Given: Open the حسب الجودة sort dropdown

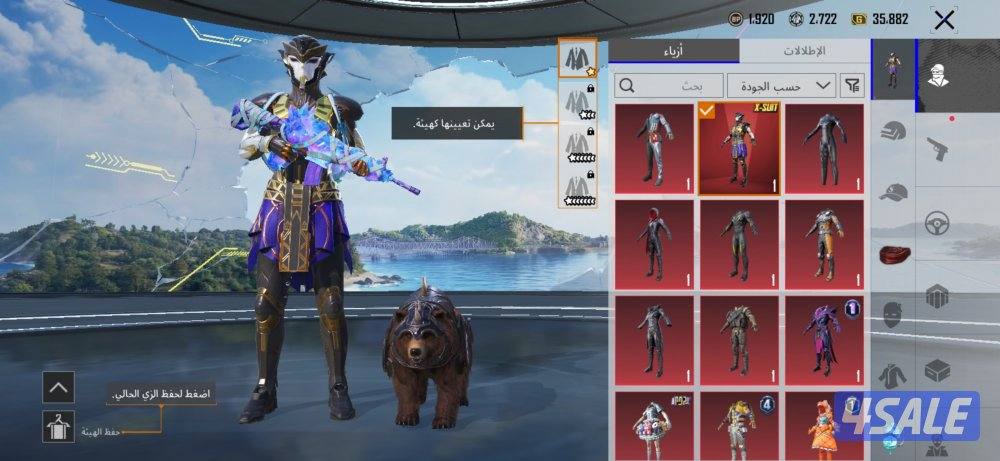Looking at the screenshot, I should tap(782, 85).
